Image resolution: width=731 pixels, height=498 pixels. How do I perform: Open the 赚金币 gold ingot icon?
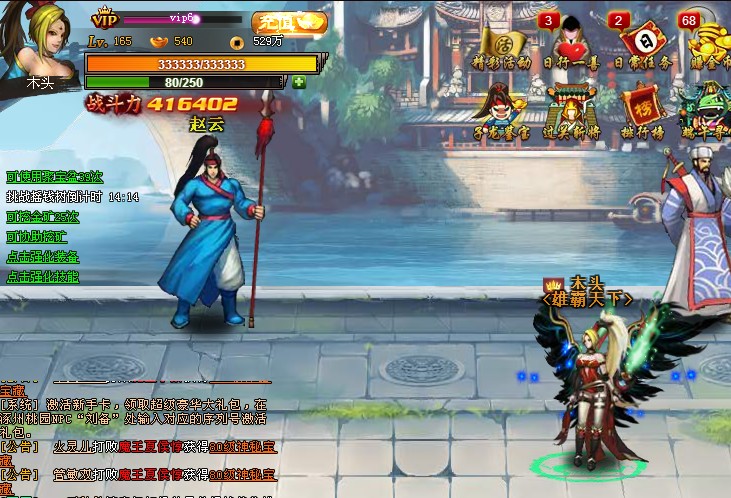[708, 43]
